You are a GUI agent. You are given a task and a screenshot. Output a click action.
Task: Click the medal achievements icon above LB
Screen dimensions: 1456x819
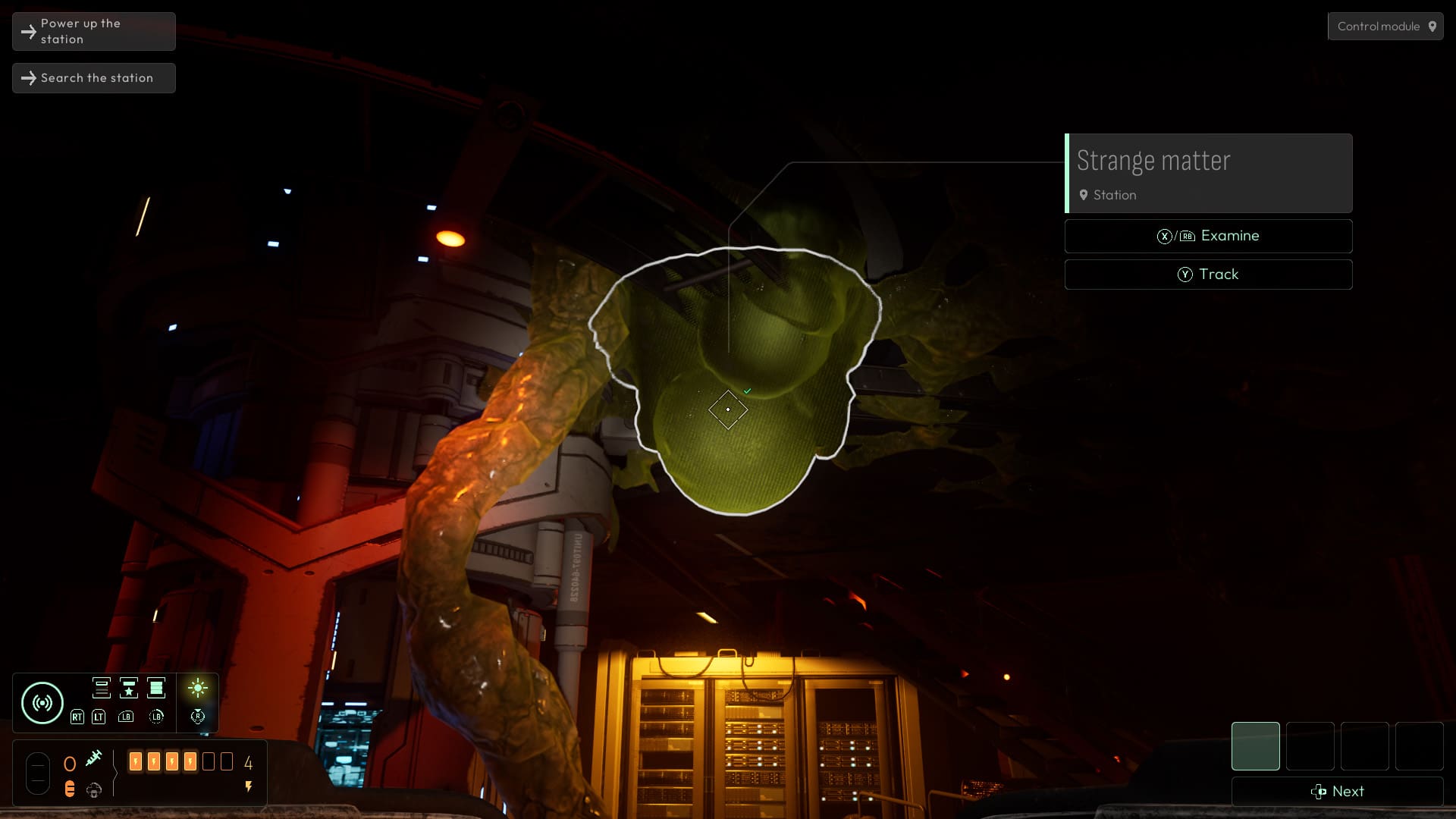129,689
